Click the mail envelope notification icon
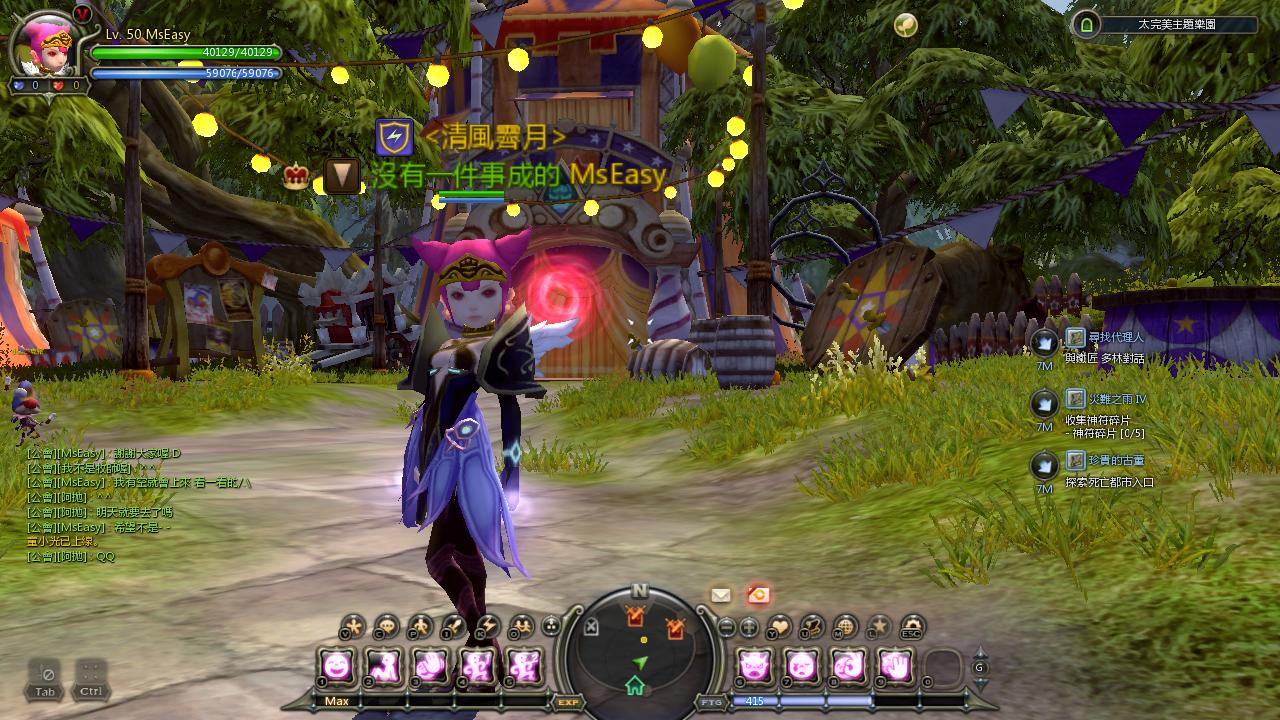Viewport: 1280px width, 720px height. click(721, 595)
